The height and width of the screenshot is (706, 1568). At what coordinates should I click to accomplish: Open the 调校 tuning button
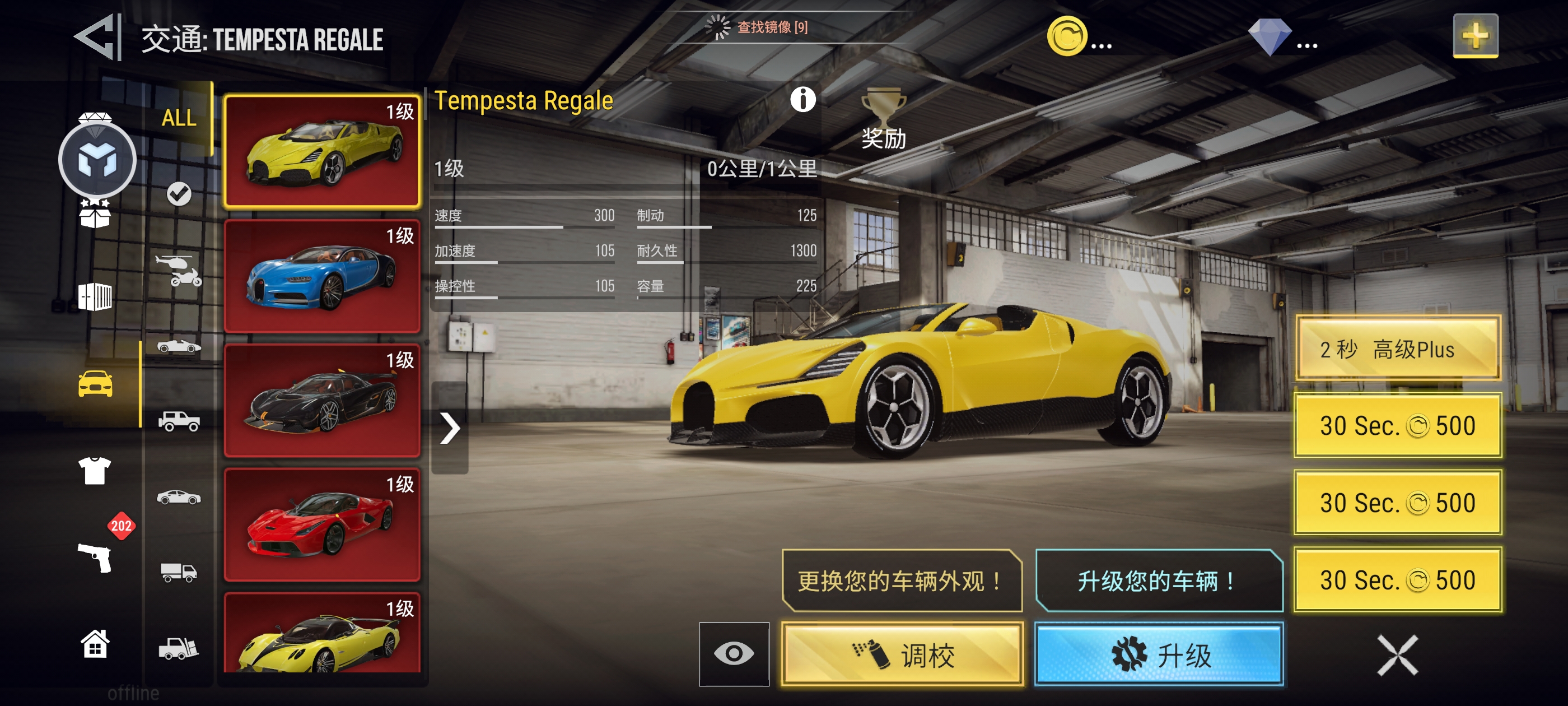(902, 654)
